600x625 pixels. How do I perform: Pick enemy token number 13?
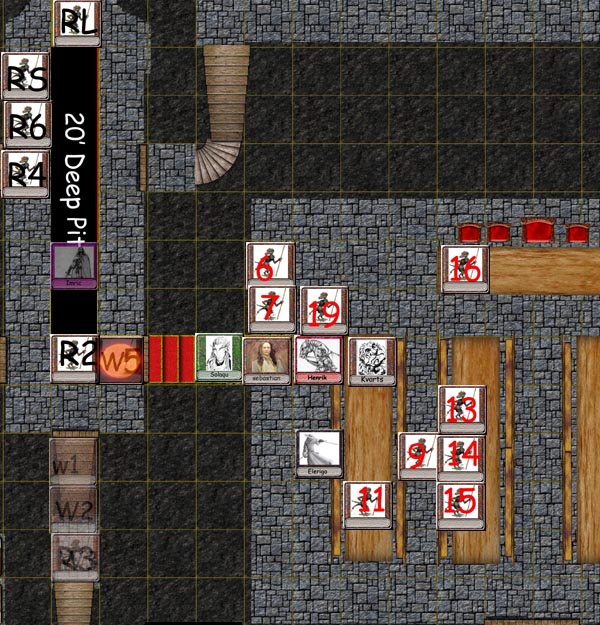click(462, 409)
